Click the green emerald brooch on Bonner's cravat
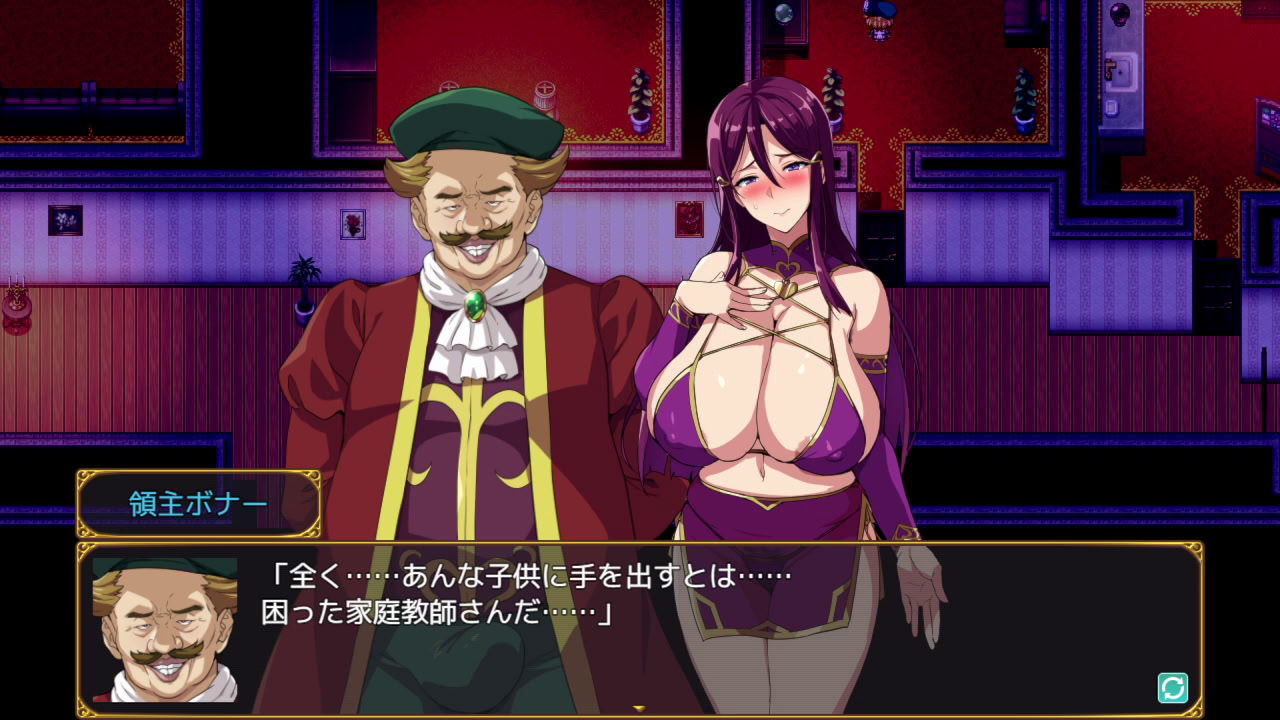Viewport: 1280px width, 720px height. 478,305
